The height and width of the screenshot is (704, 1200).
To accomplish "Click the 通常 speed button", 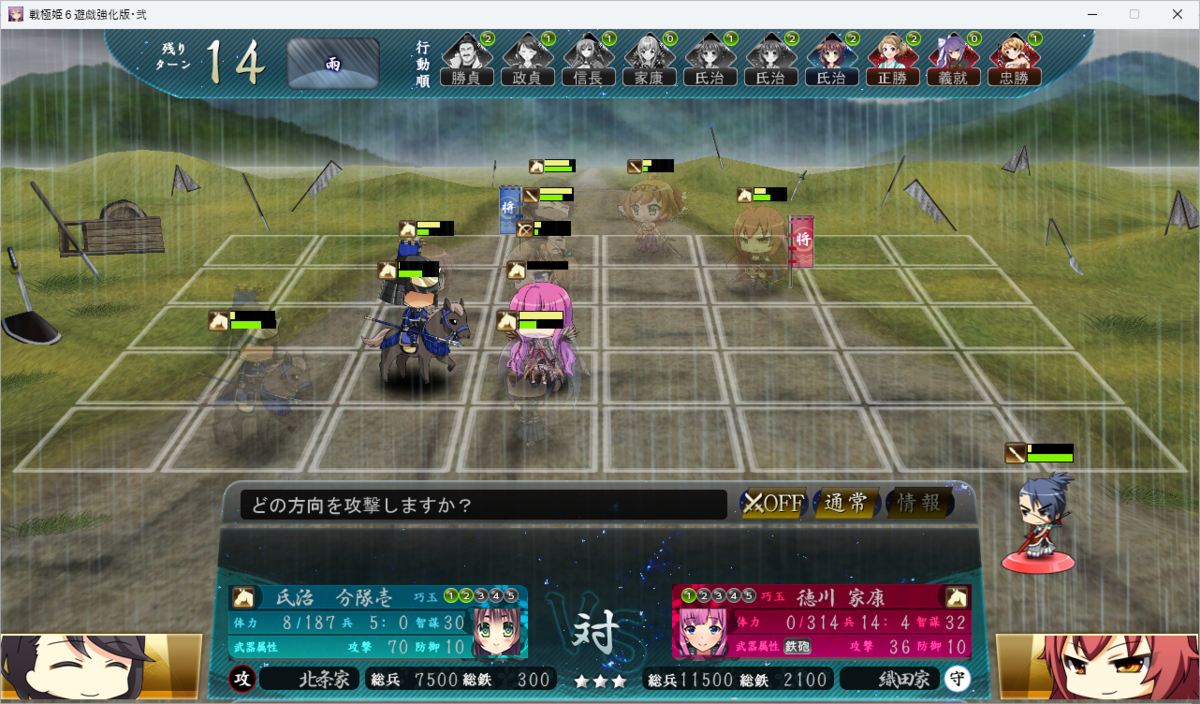I will [x=846, y=503].
